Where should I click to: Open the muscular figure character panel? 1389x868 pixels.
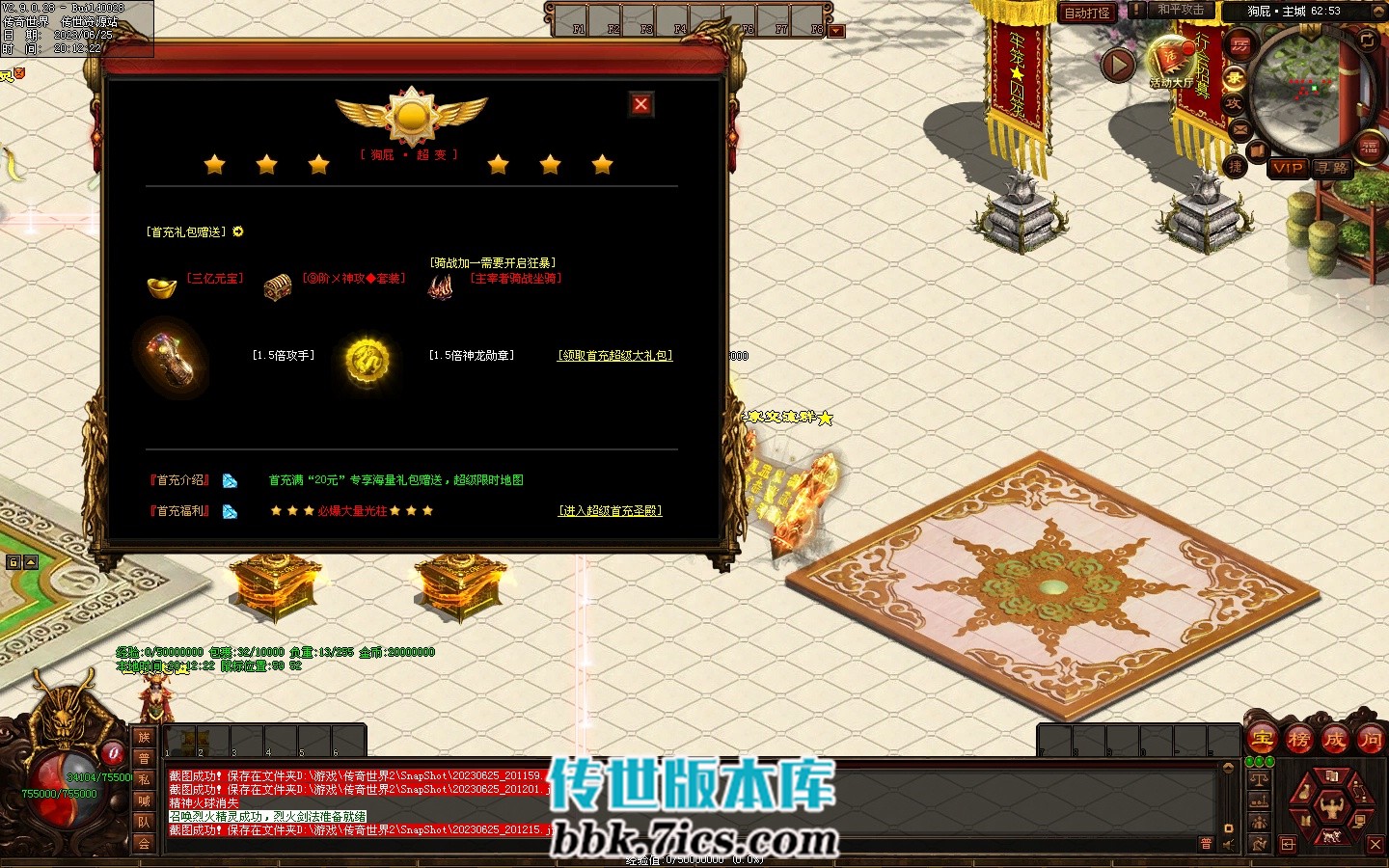pos(1332,807)
